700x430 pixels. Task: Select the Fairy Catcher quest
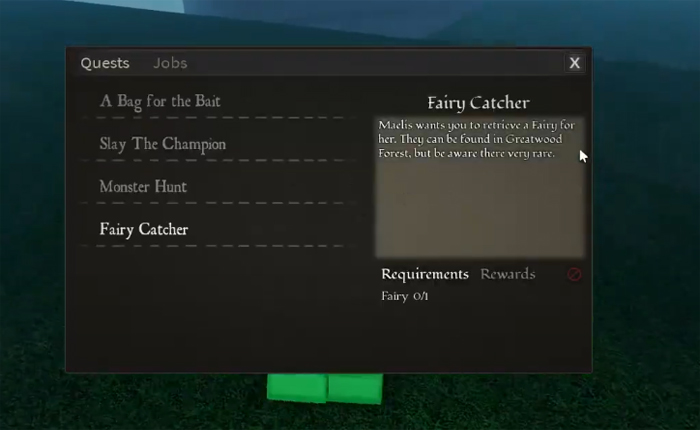tap(144, 230)
